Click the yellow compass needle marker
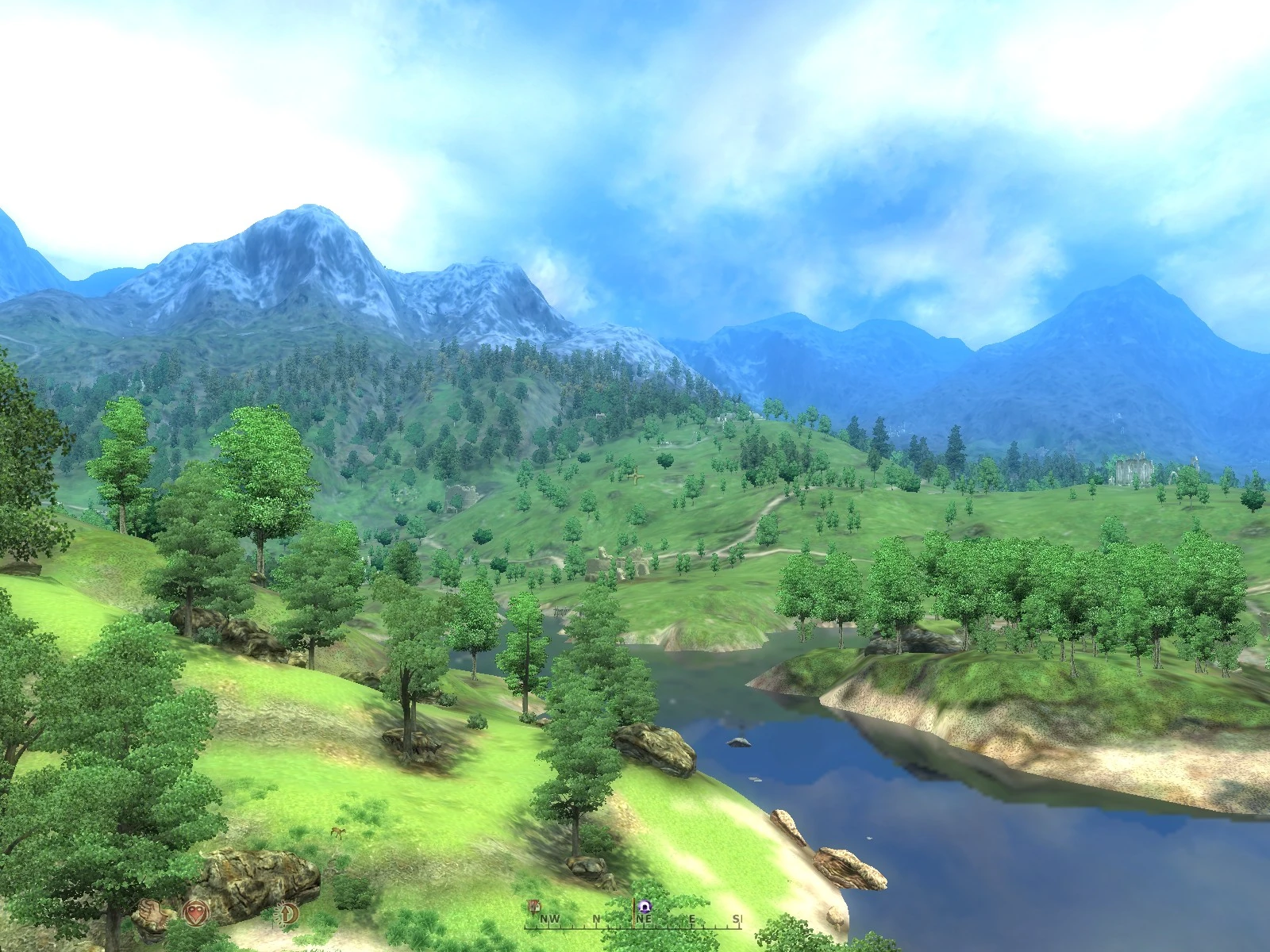1270x952 pixels. [x=633, y=914]
